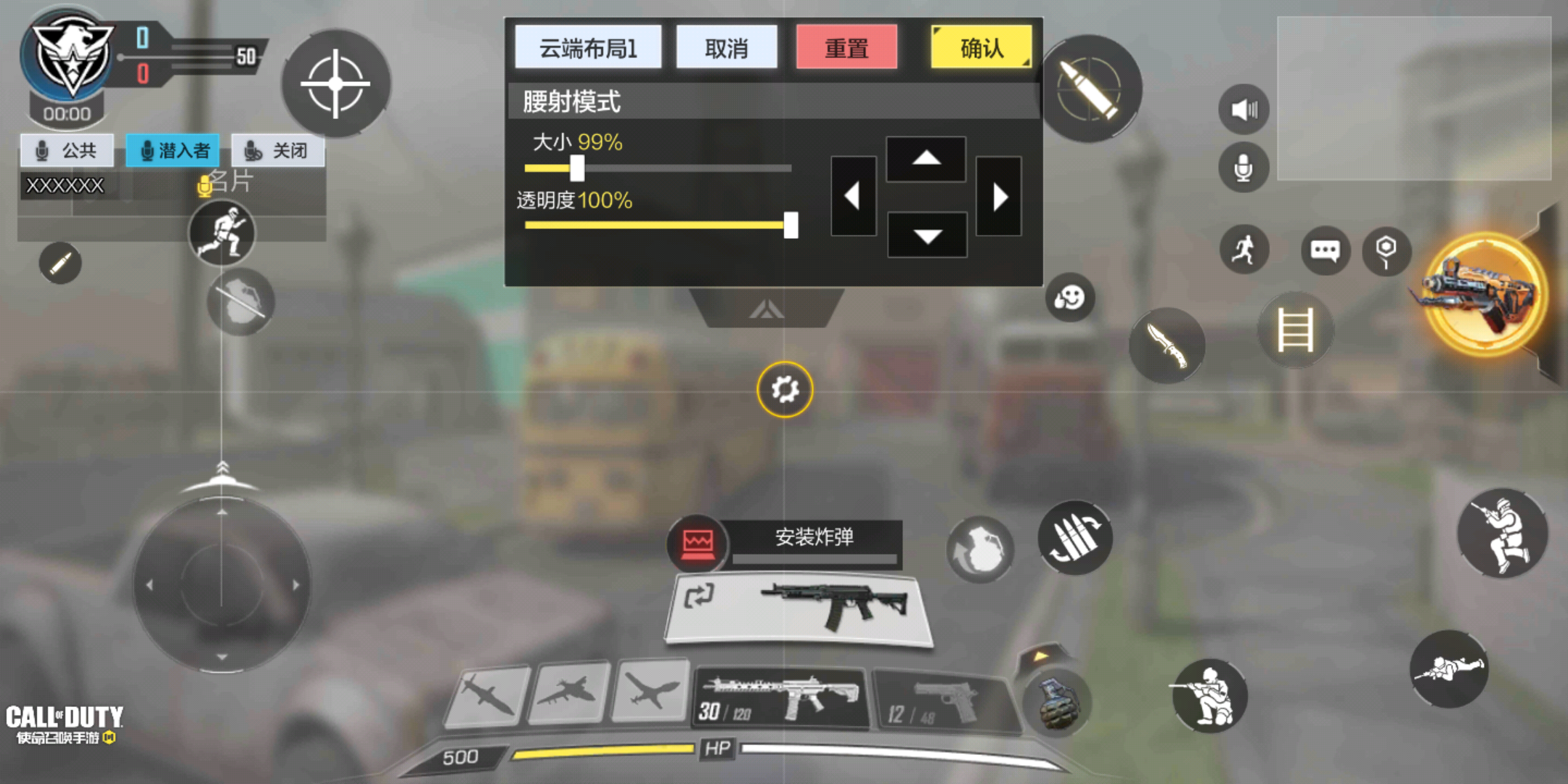Toggle the speaker audio icon
1568x784 pixels.
(x=1243, y=109)
